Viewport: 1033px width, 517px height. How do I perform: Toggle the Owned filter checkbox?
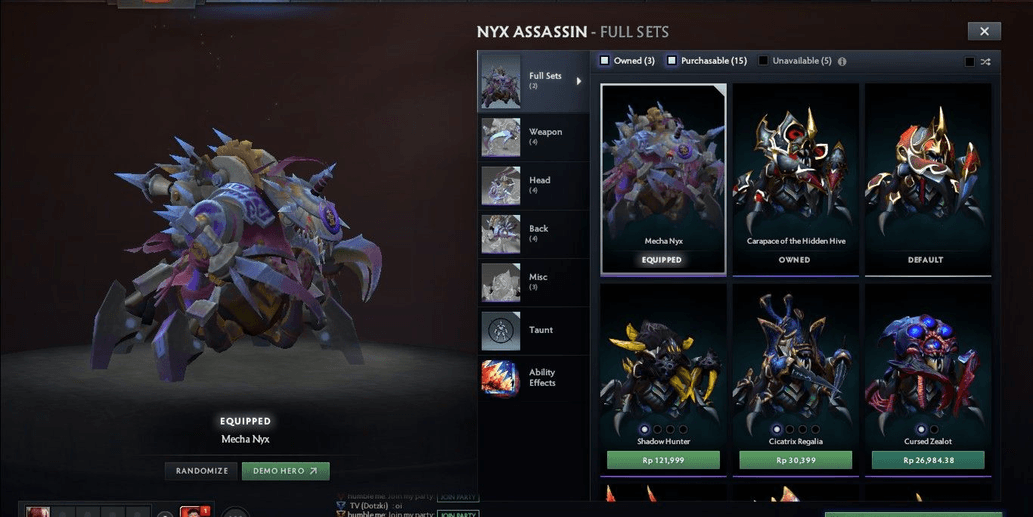click(605, 61)
